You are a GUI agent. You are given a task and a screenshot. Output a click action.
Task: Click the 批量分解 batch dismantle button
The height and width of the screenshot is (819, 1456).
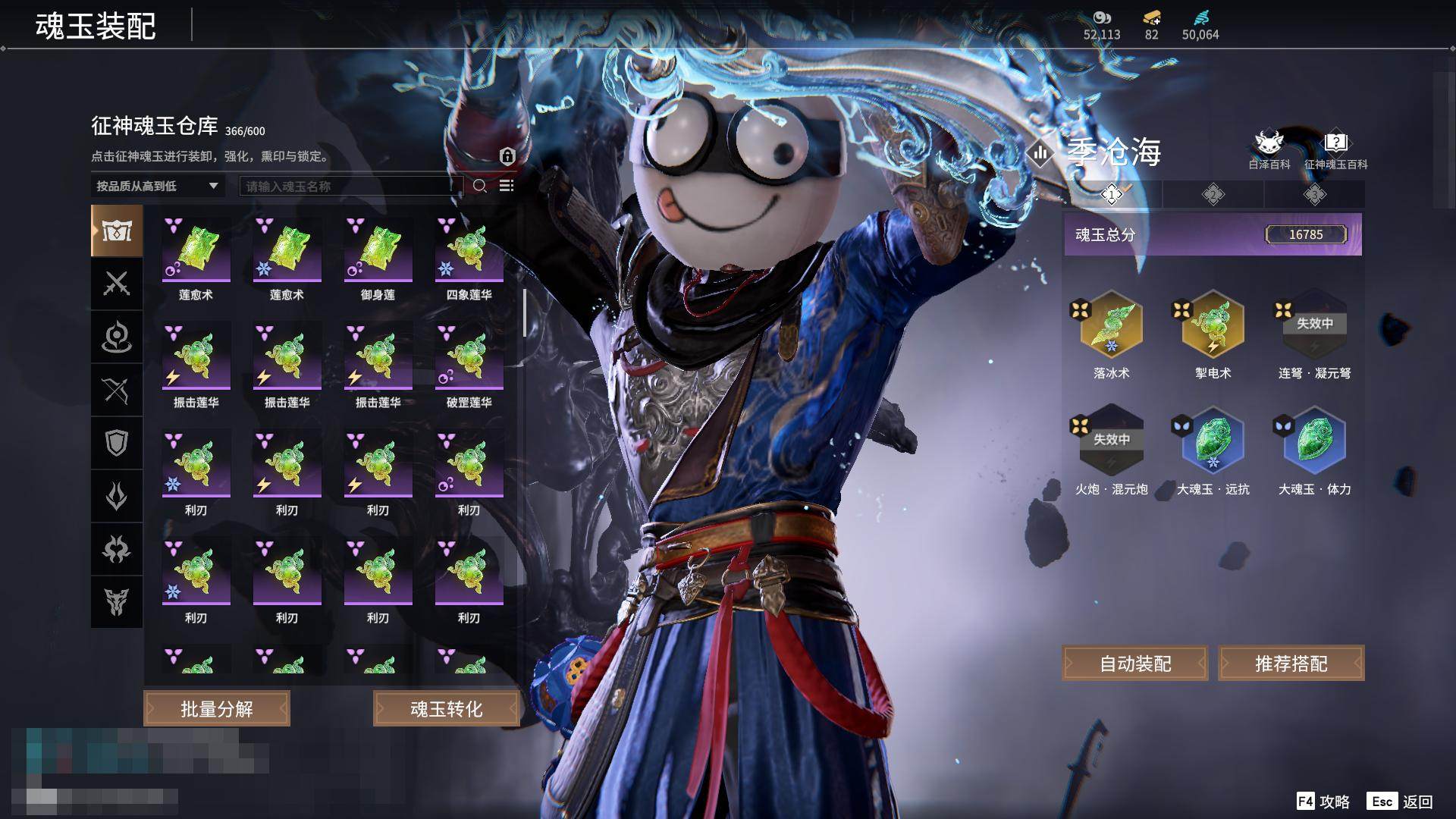pyautogui.click(x=217, y=708)
